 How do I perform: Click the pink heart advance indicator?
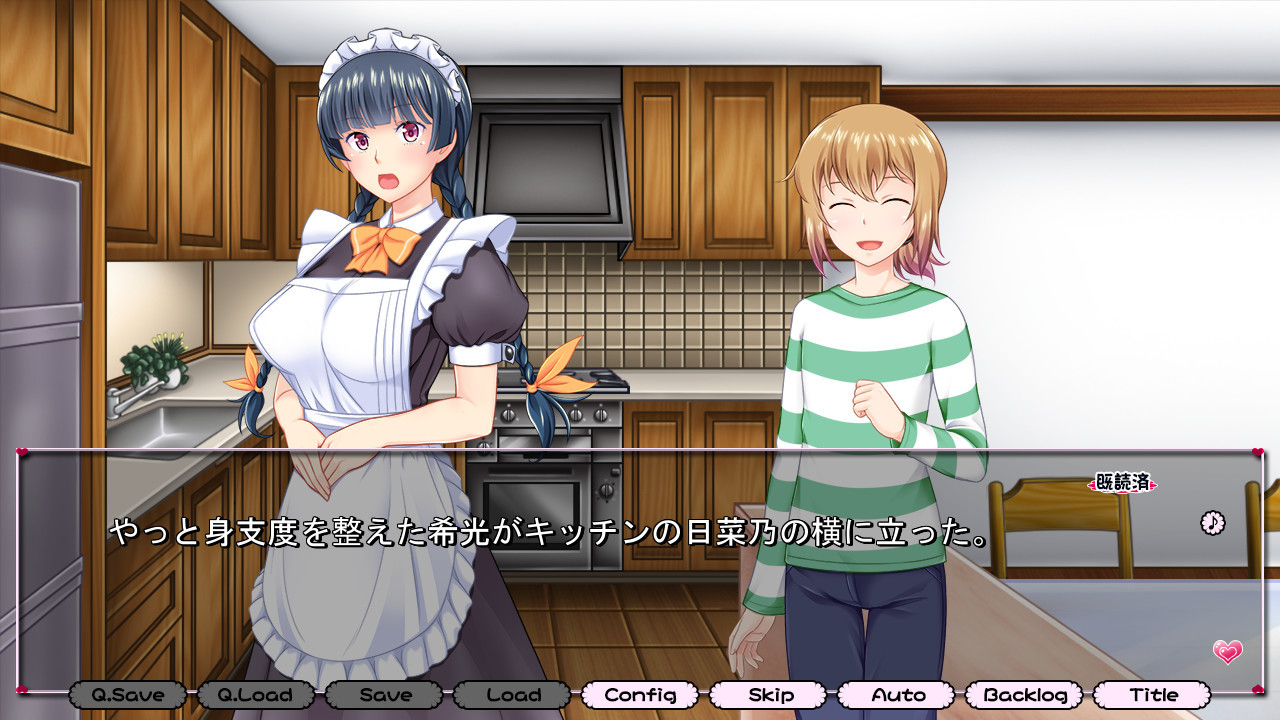(x=1228, y=652)
